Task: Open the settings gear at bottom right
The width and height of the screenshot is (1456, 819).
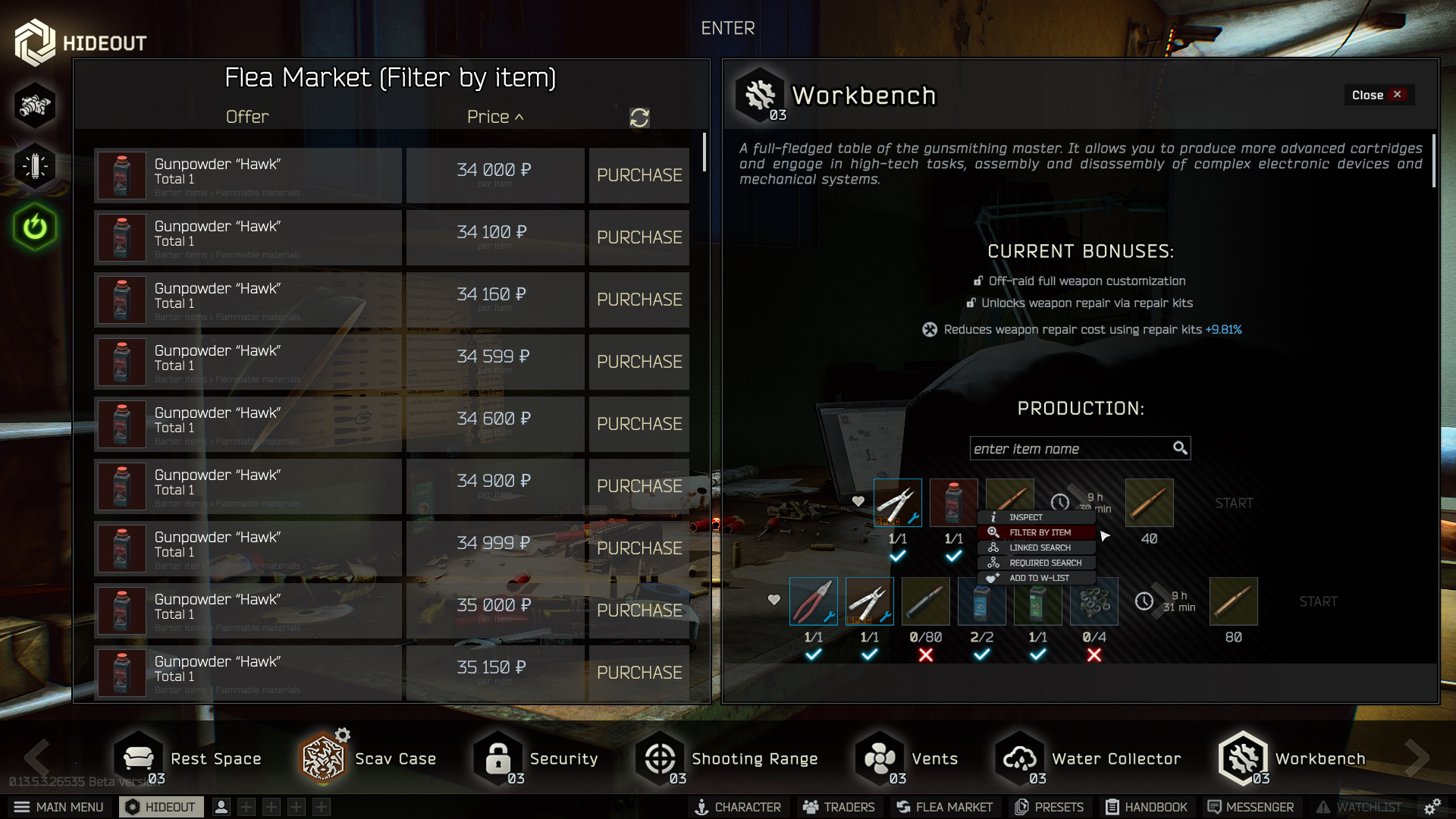Action: point(1432,807)
